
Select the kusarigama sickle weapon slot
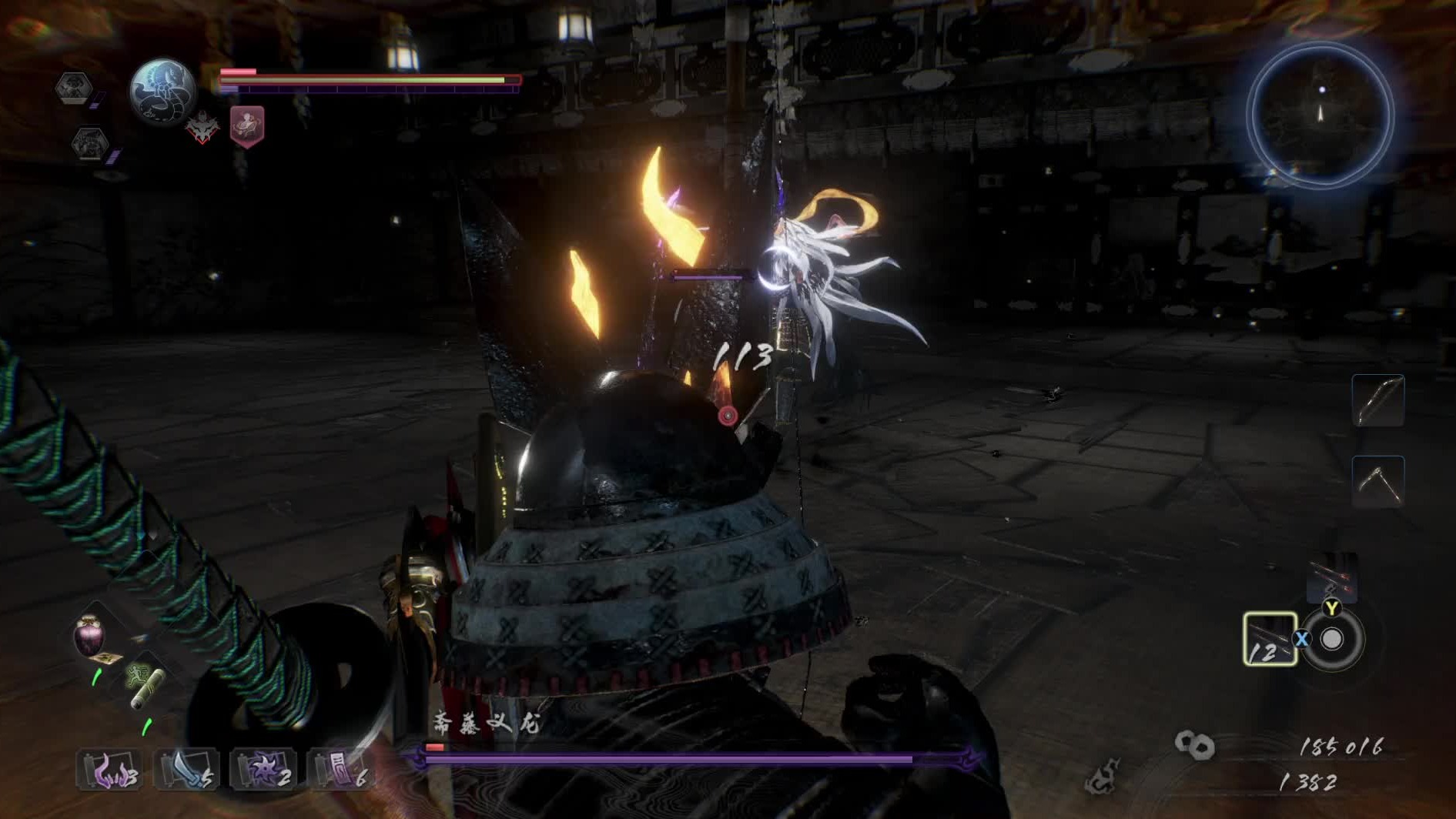1377,482
